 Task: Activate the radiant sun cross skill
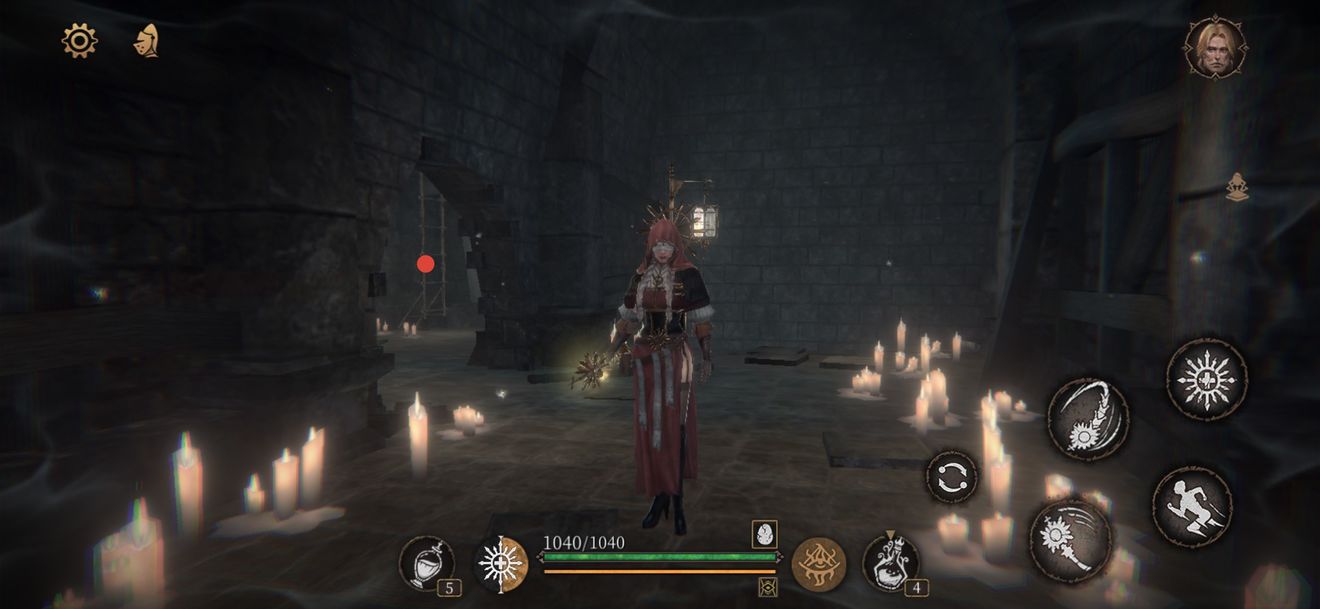pyautogui.click(x=1206, y=379)
